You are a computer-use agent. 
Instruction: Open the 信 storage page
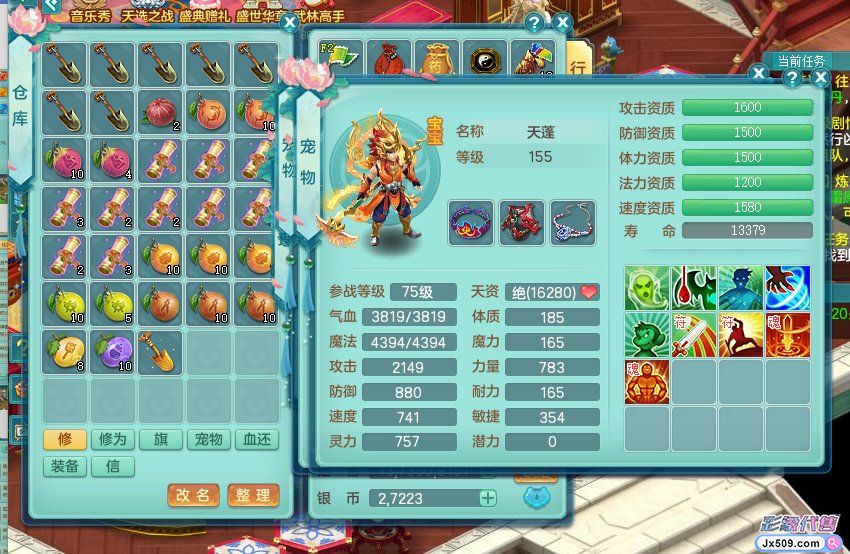pos(112,466)
